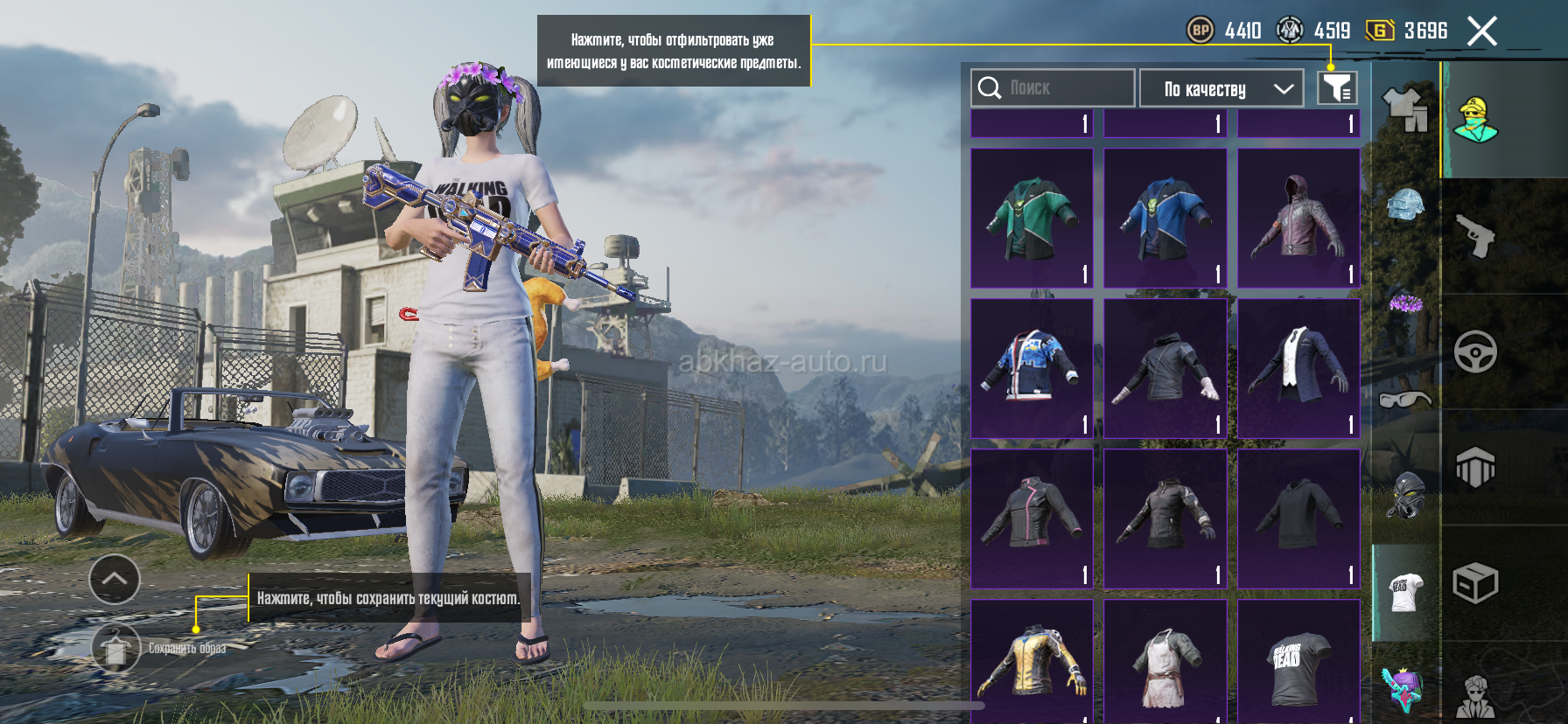
Task: Choose the plain black hoodie
Action: [1298, 519]
